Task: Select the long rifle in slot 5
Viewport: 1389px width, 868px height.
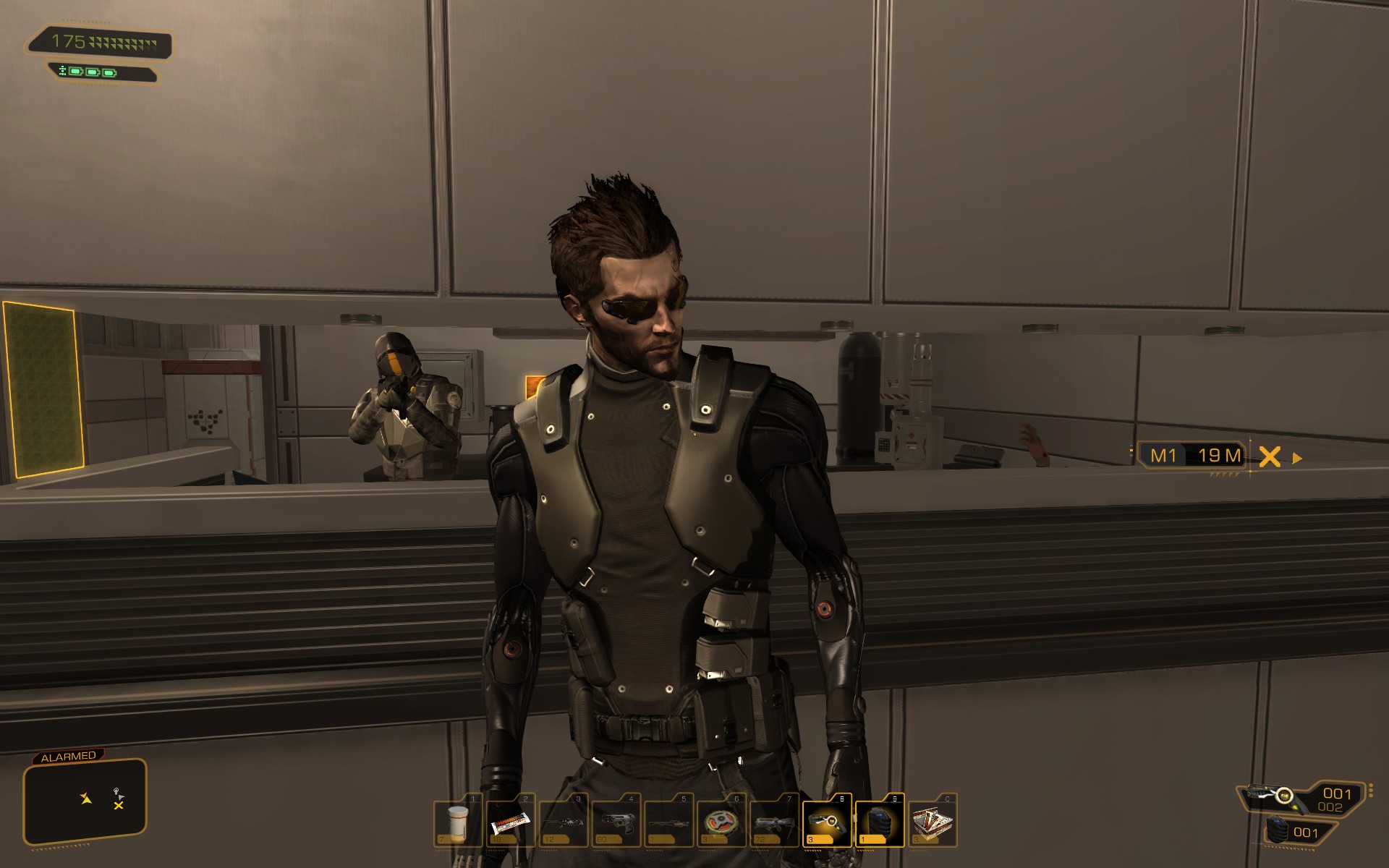Action: click(x=669, y=822)
